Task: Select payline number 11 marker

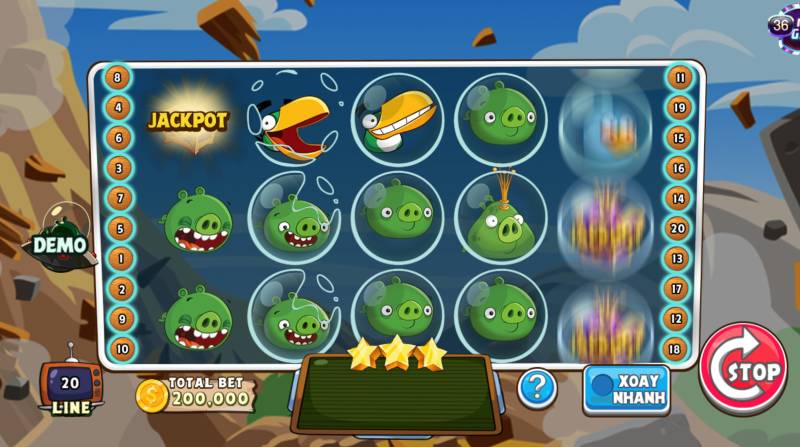Action: point(680,76)
